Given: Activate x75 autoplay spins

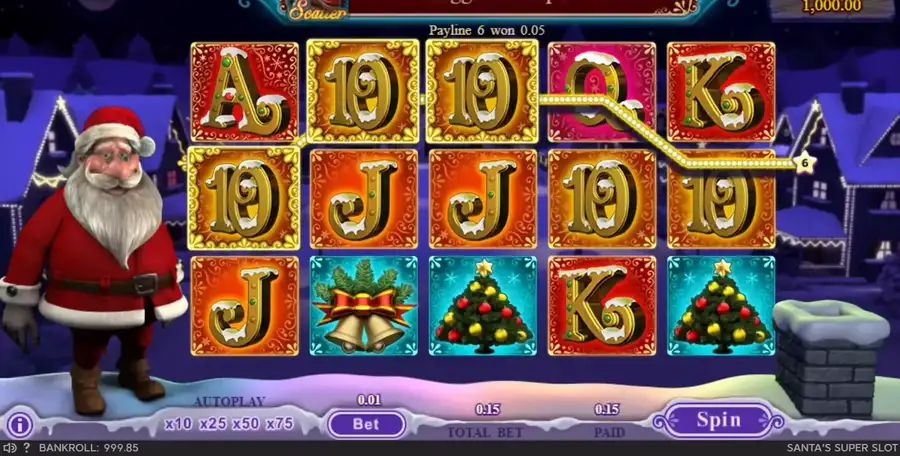Looking at the screenshot, I should click(279, 423).
